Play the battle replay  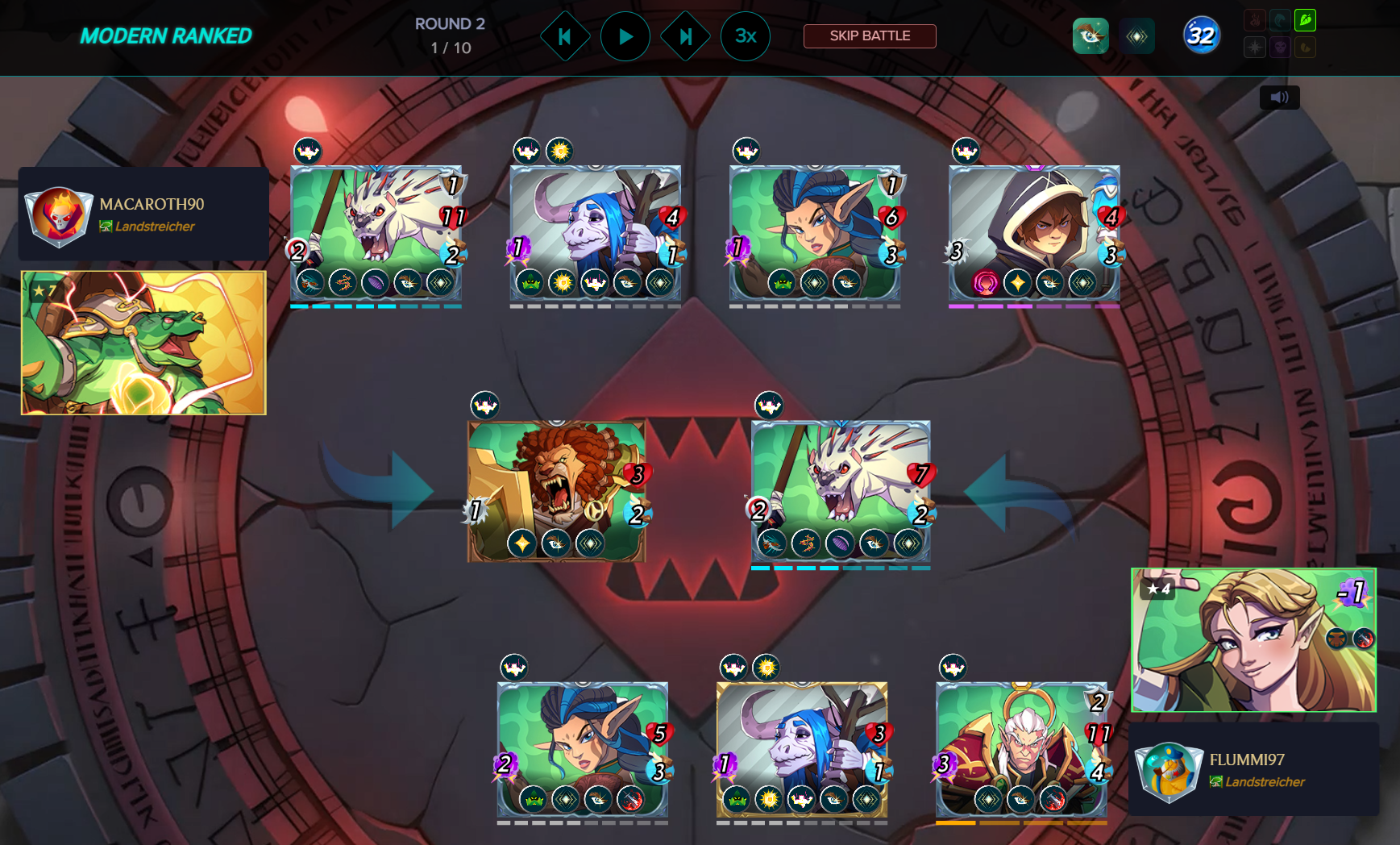coord(625,36)
